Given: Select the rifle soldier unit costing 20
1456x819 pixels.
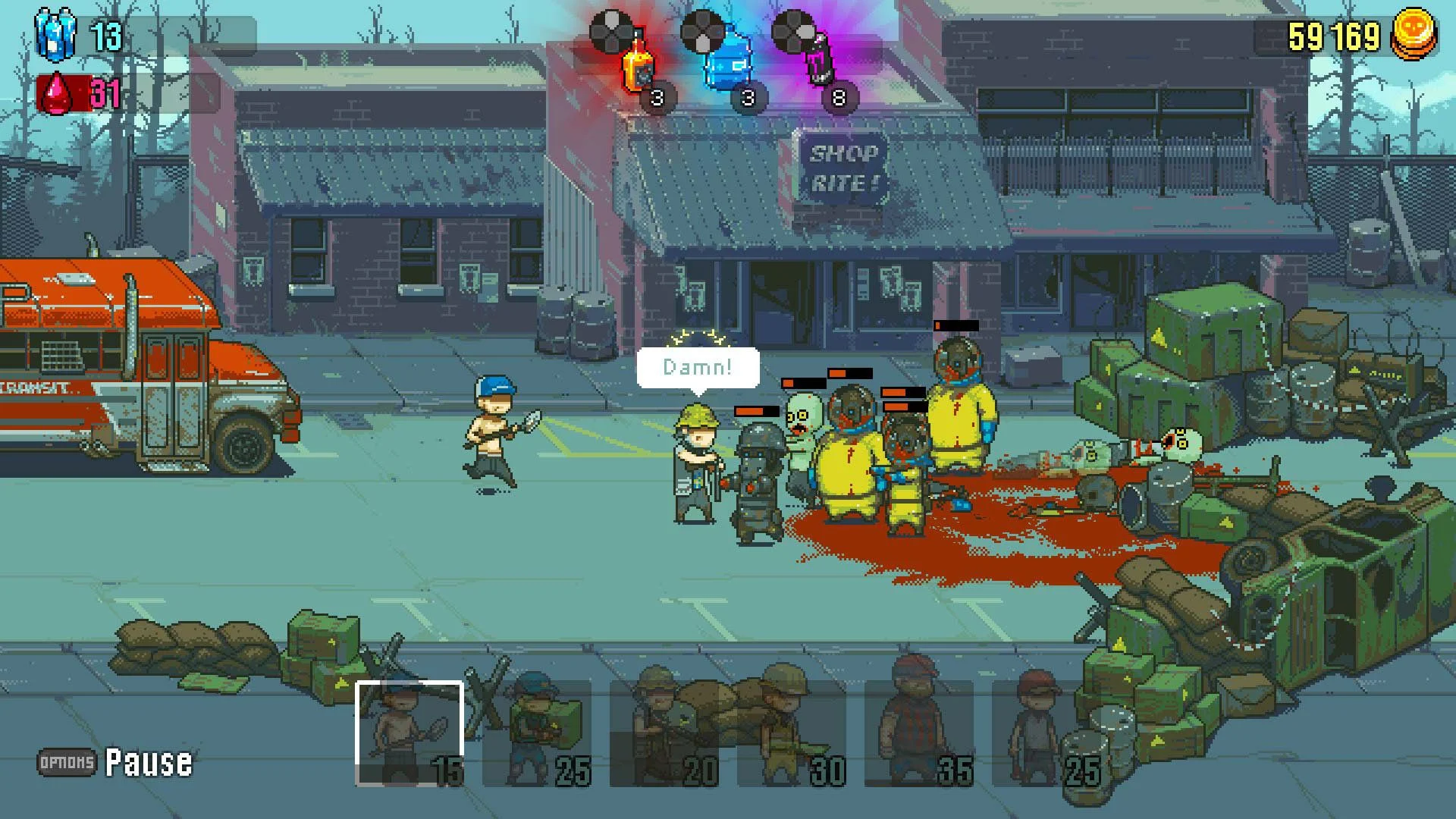Looking at the screenshot, I should coord(664,732).
